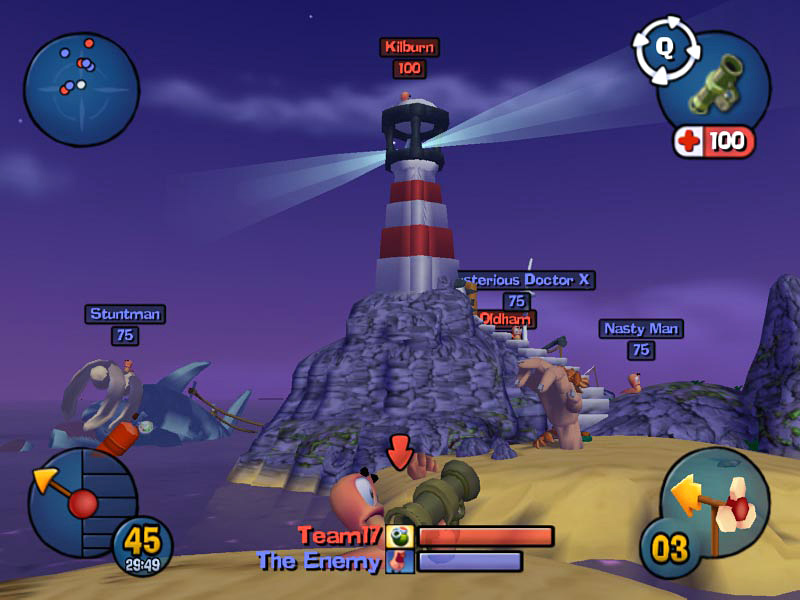Click the circular radar minimap
Image resolution: width=800 pixels, height=600 pixels.
(80, 89)
